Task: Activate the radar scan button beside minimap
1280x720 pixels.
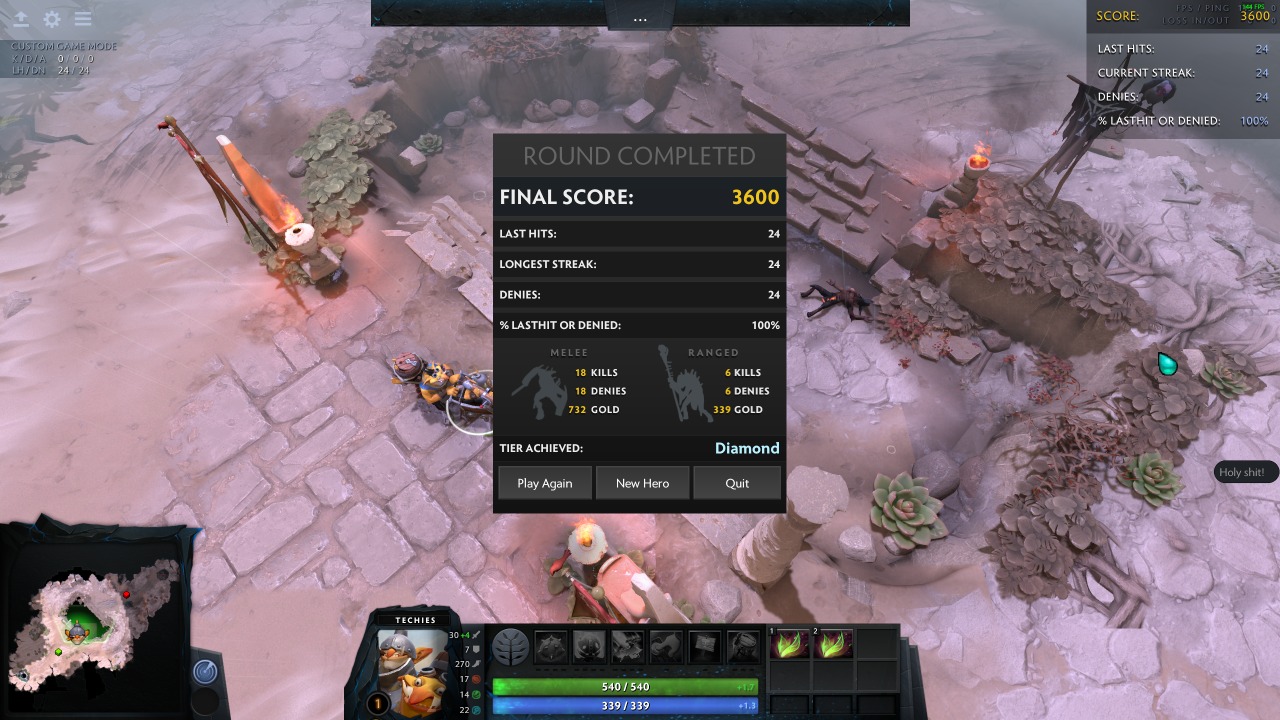Action: click(205, 671)
